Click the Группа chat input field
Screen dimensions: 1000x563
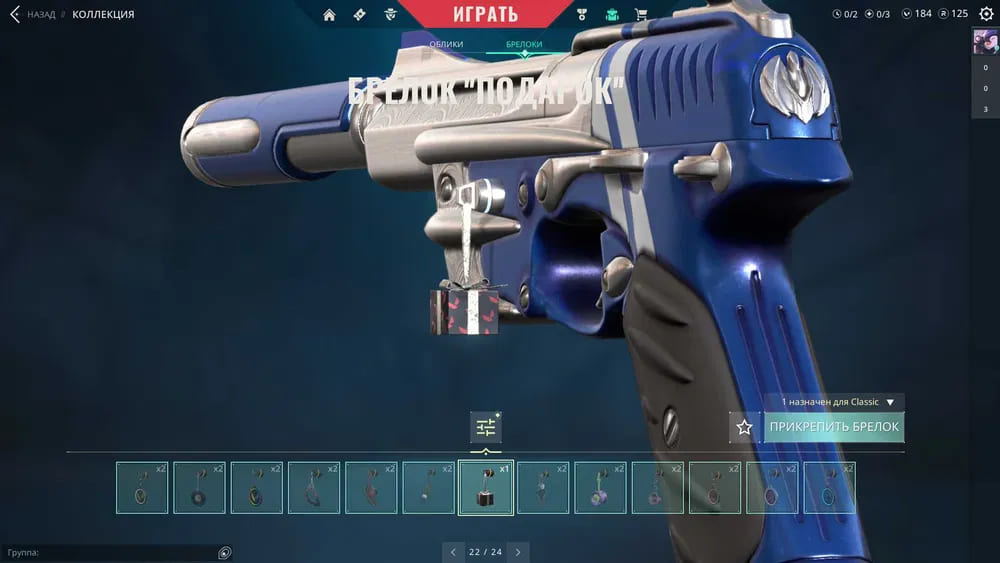tap(110, 552)
